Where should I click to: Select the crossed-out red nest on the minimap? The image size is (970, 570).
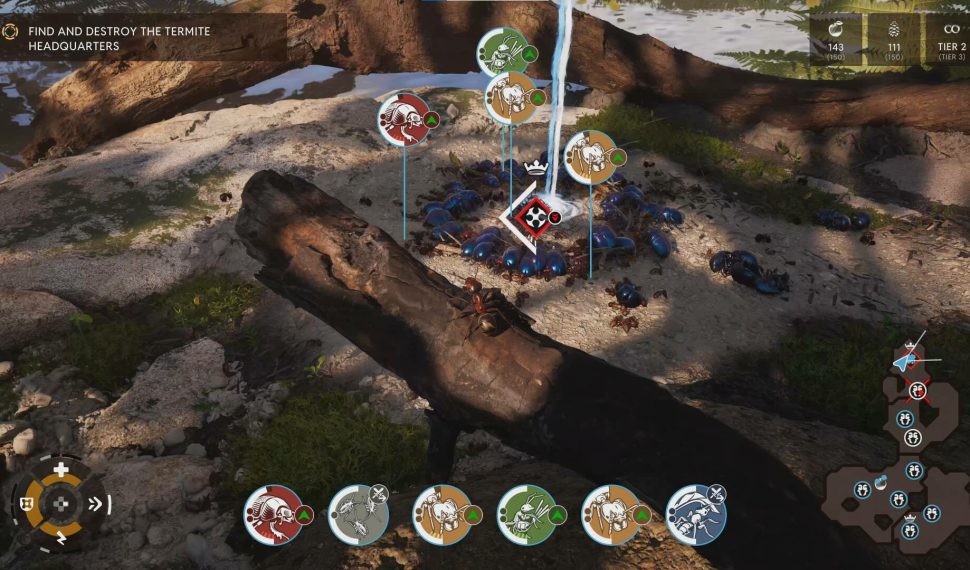pyautogui.click(x=917, y=391)
